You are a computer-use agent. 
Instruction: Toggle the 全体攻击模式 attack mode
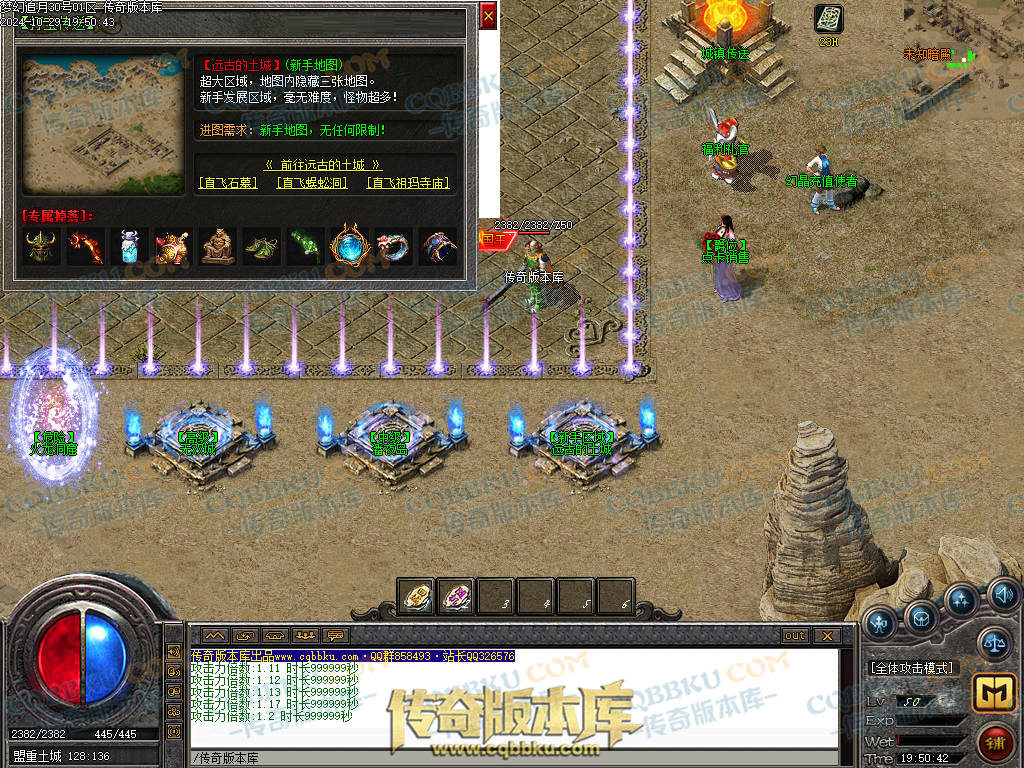pyautogui.click(x=912, y=667)
